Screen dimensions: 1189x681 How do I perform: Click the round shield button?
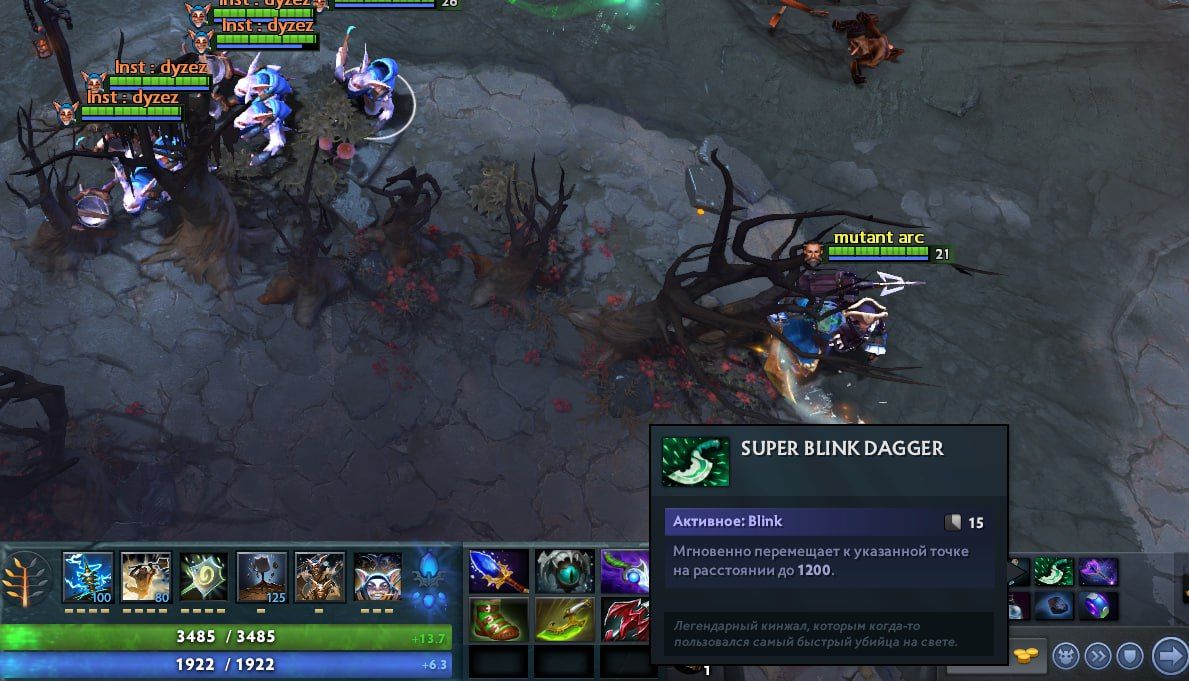[1129, 655]
